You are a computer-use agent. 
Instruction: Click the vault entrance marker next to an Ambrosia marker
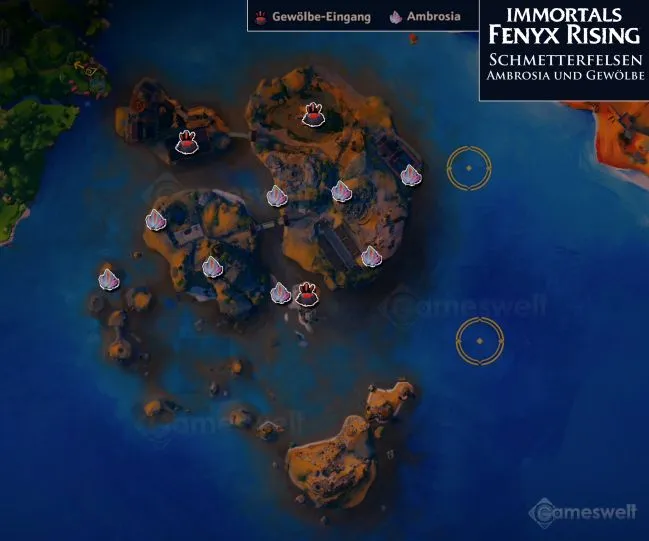(306, 293)
